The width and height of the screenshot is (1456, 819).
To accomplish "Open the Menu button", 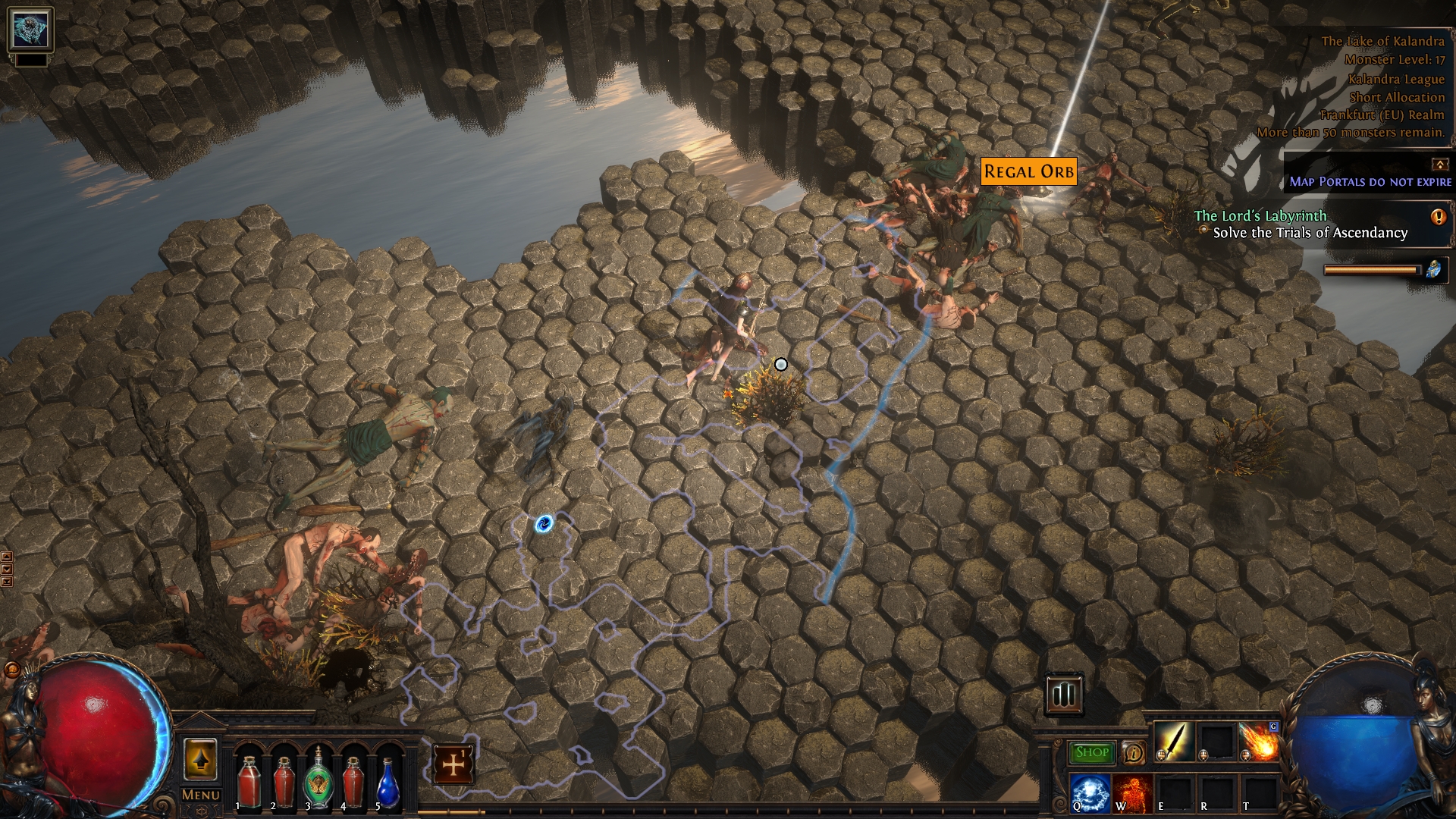I will pyautogui.click(x=200, y=795).
